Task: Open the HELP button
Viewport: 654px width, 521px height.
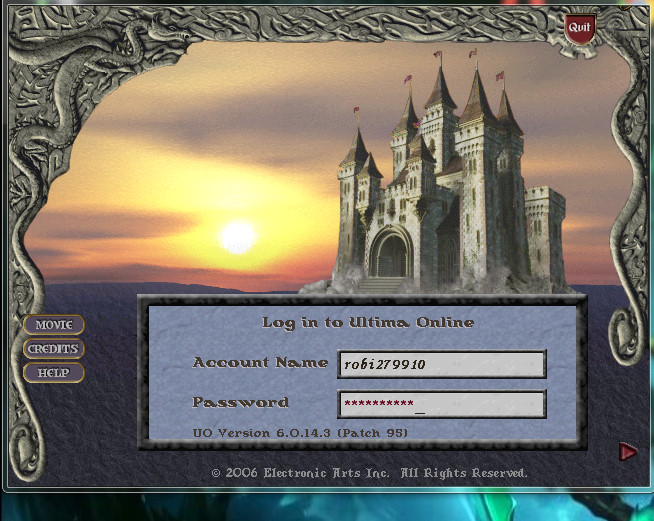Action: tap(54, 373)
